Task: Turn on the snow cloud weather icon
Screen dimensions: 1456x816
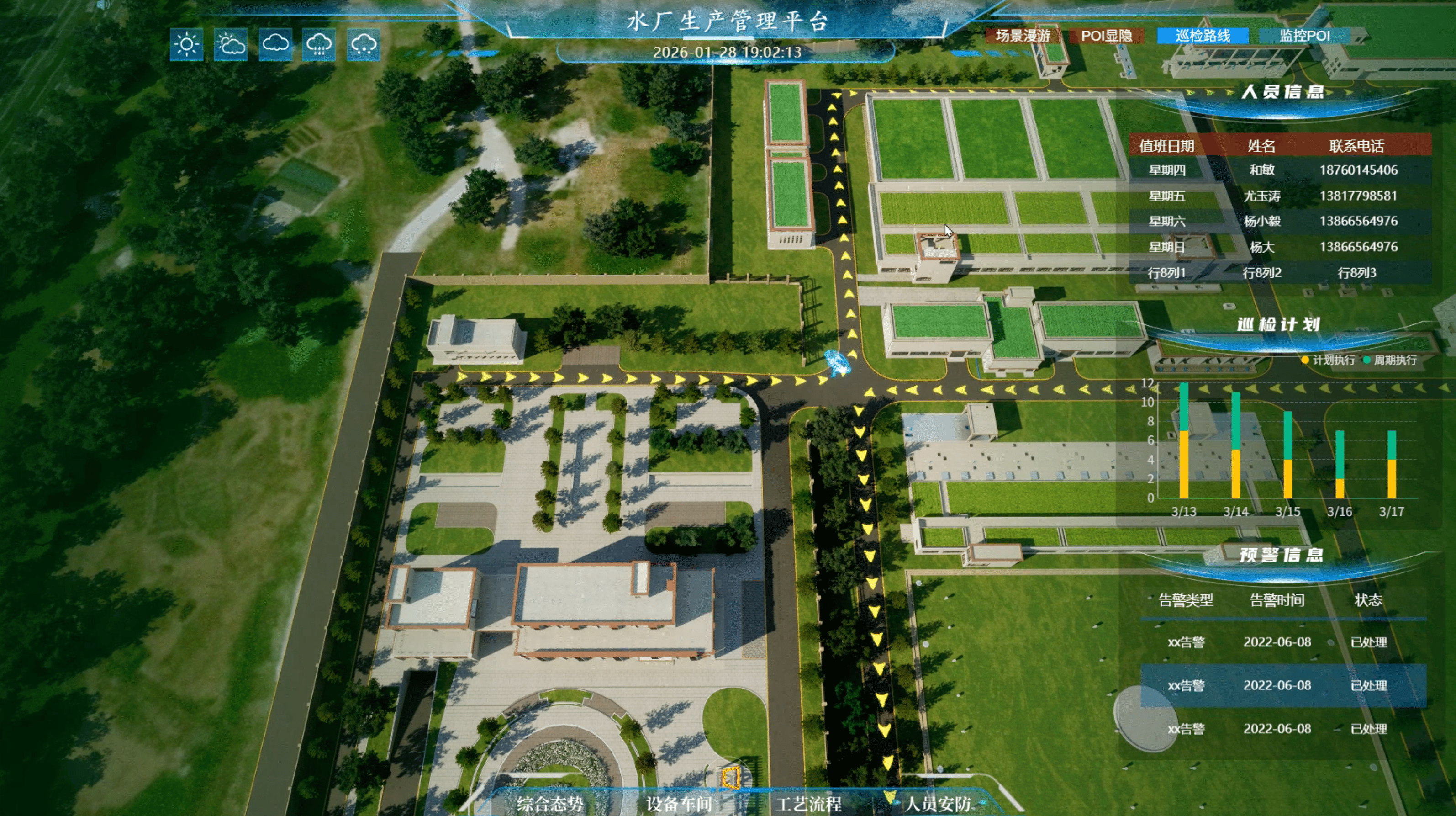Action: click(363, 44)
